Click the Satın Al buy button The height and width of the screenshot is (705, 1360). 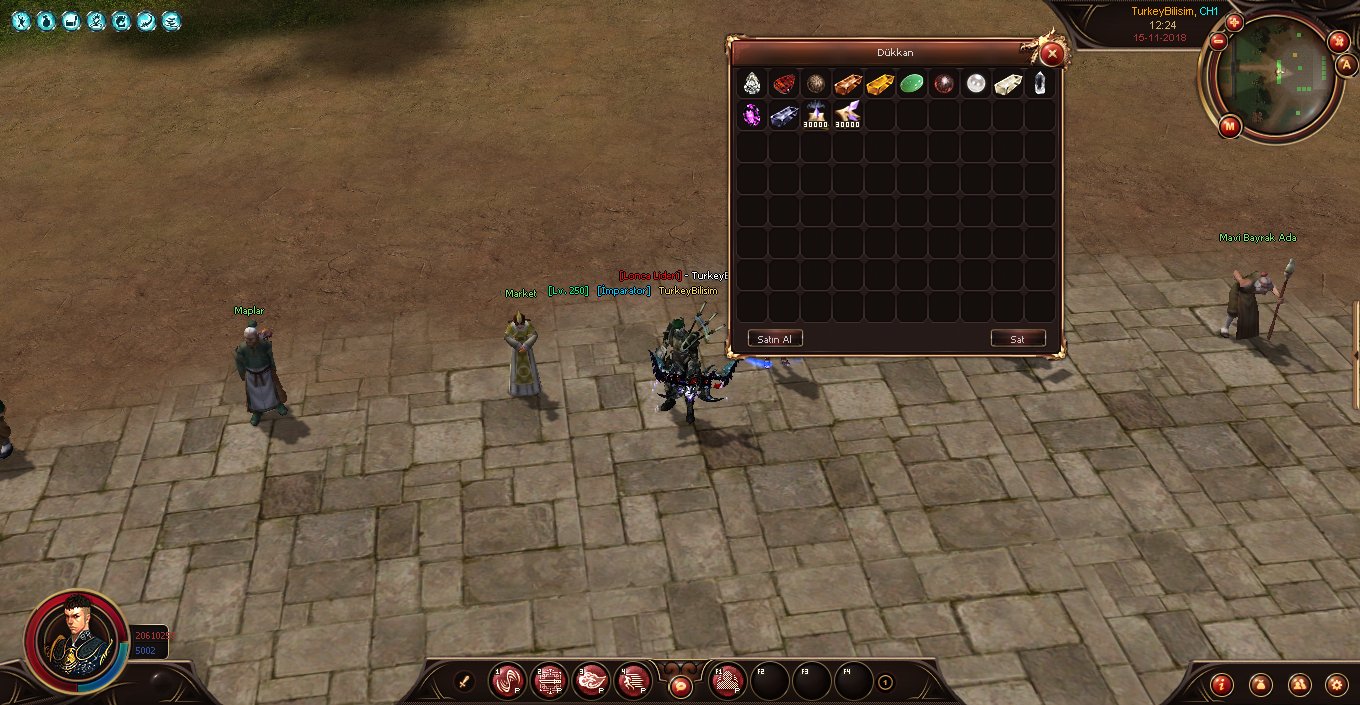tap(774, 339)
